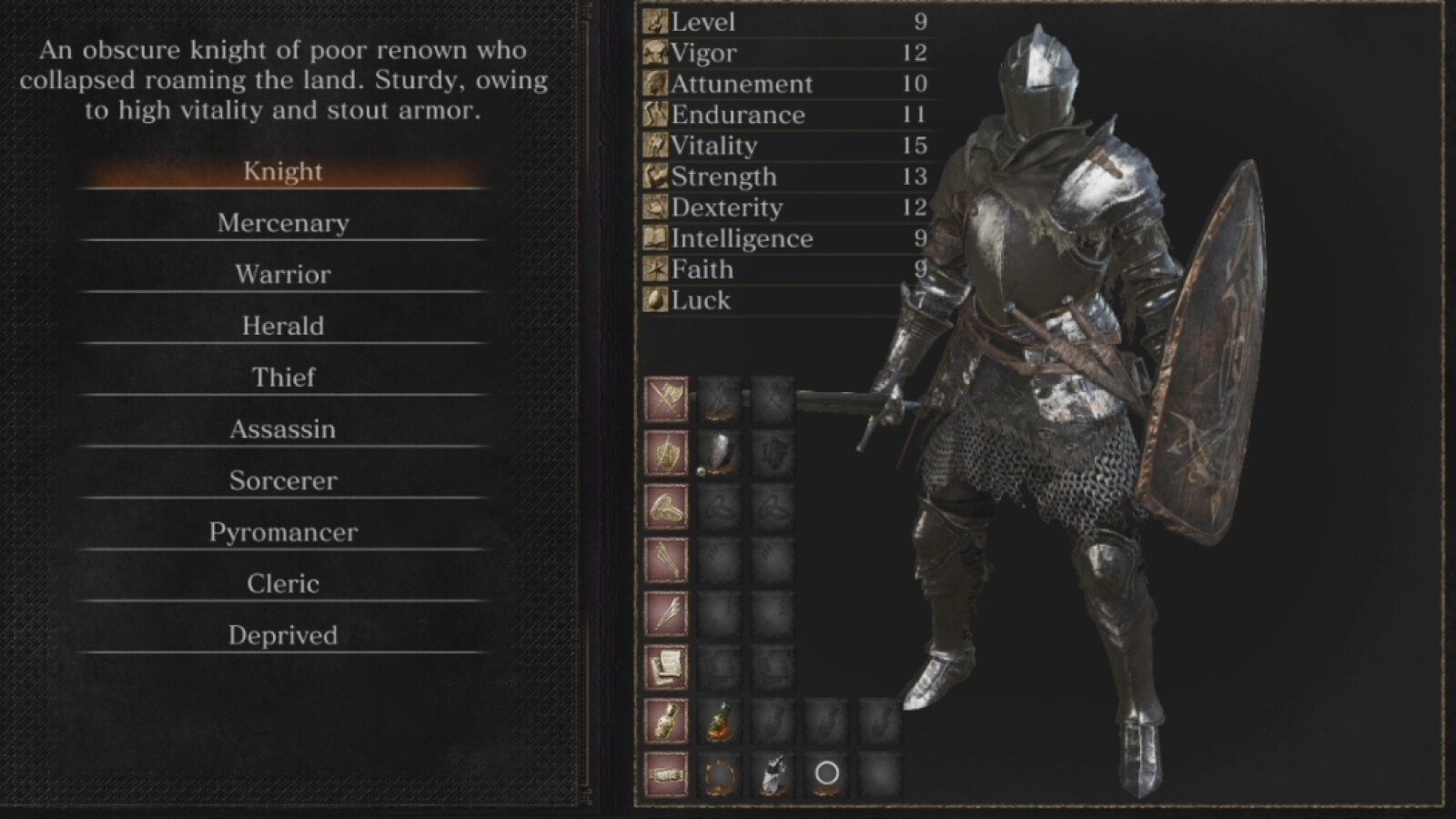Select the Assassin class
Screen dimensions: 1456x819
pos(283,429)
